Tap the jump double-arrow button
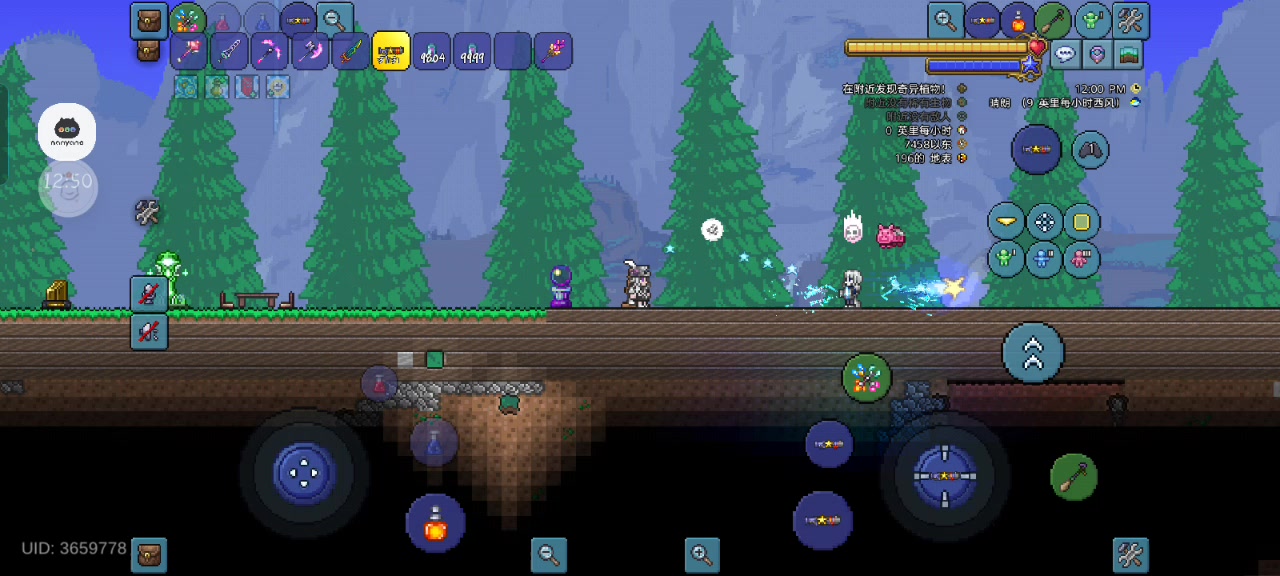 point(1033,352)
